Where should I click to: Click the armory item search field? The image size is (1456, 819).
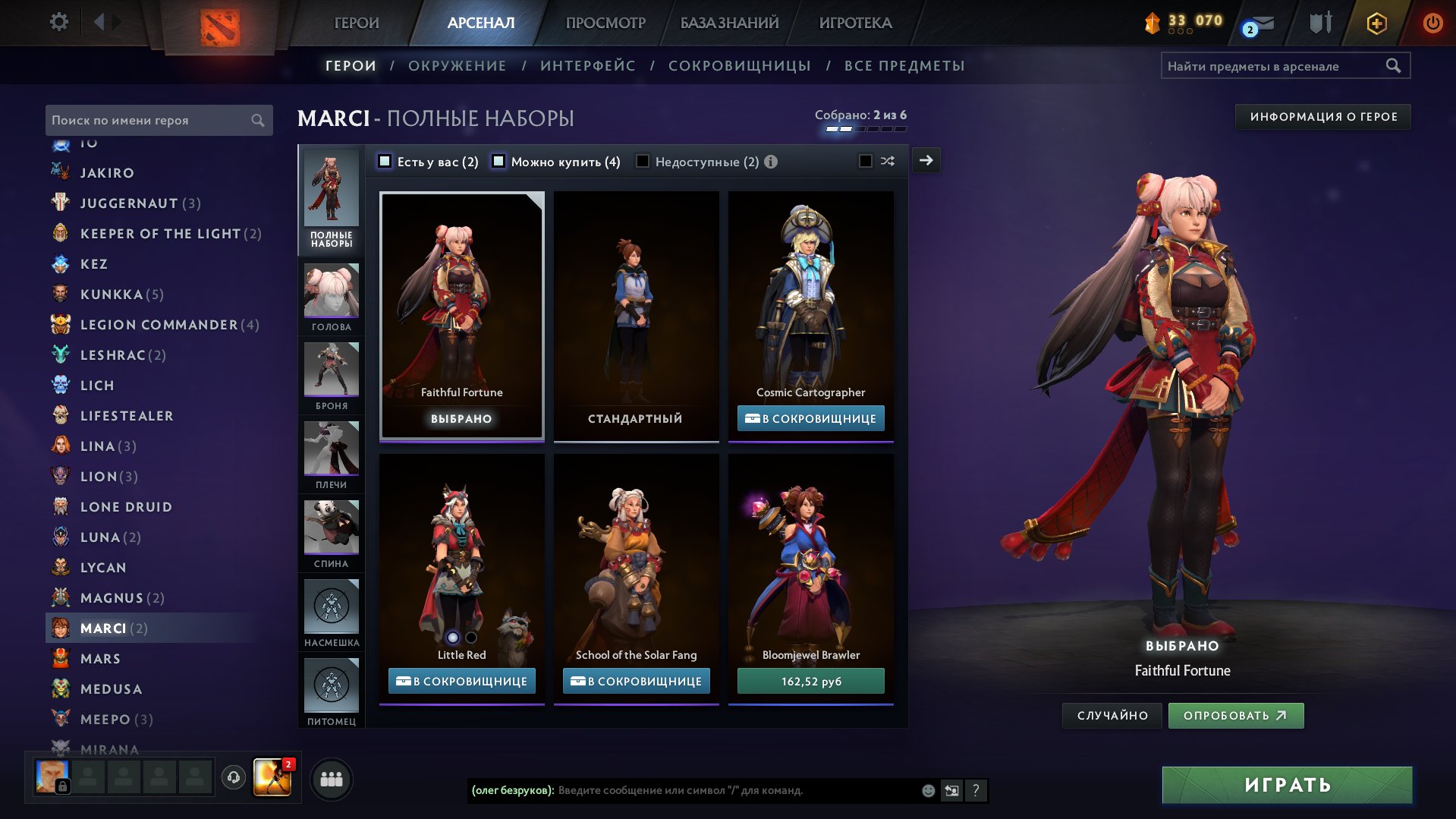coord(1275,66)
